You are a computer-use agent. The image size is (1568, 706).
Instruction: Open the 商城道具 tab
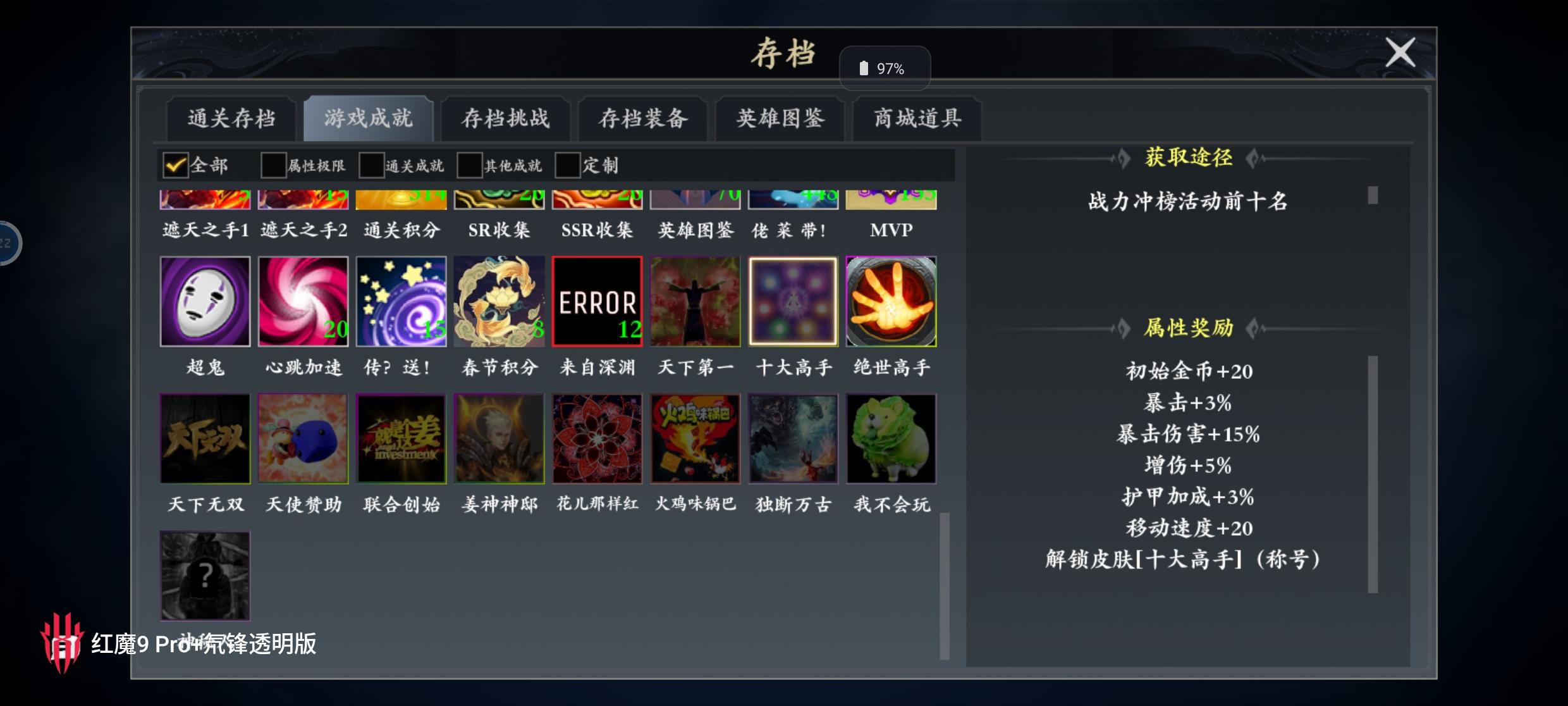(x=916, y=118)
